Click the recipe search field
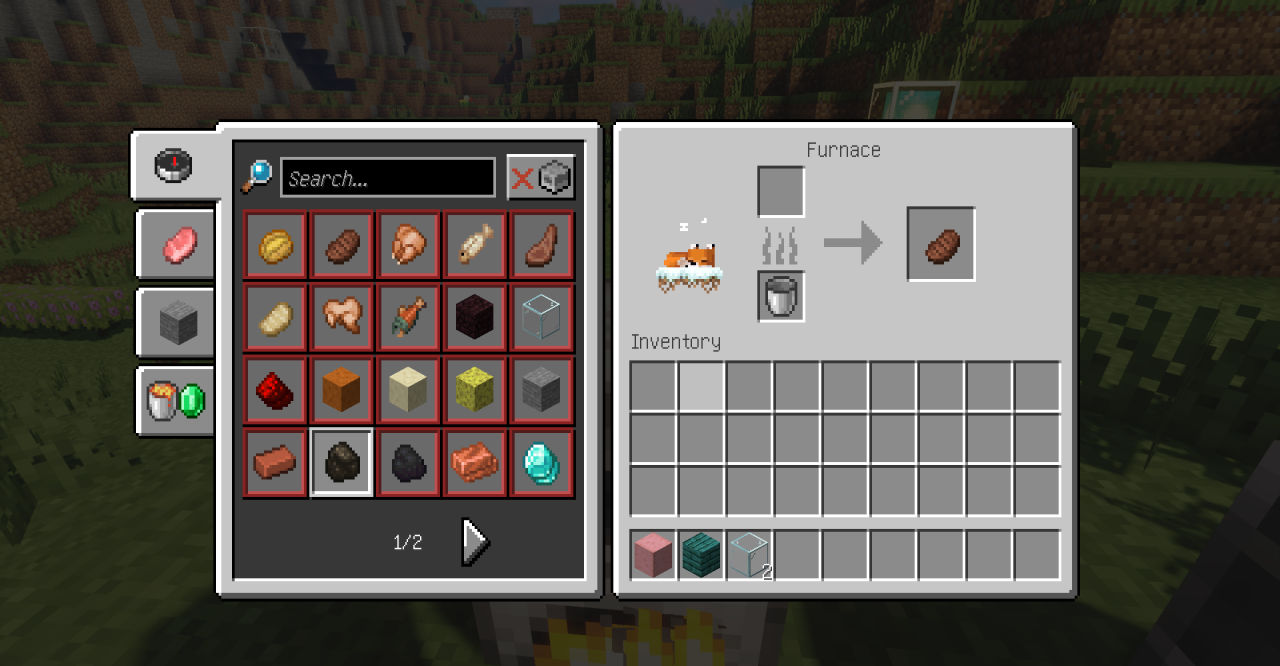Image resolution: width=1280 pixels, height=666 pixels. (388, 178)
